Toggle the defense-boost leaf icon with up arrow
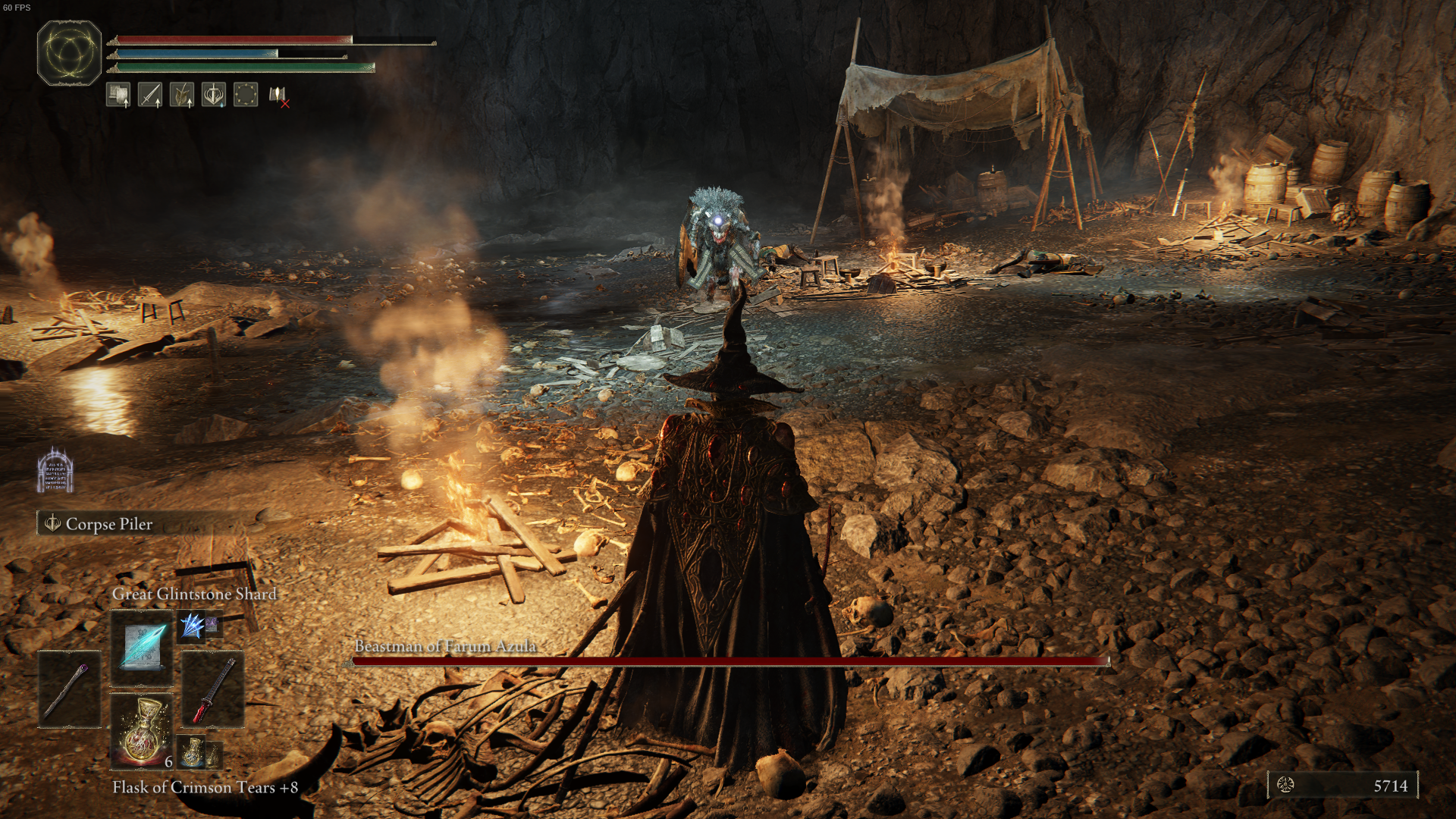The image size is (1456, 819). (x=183, y=95)
